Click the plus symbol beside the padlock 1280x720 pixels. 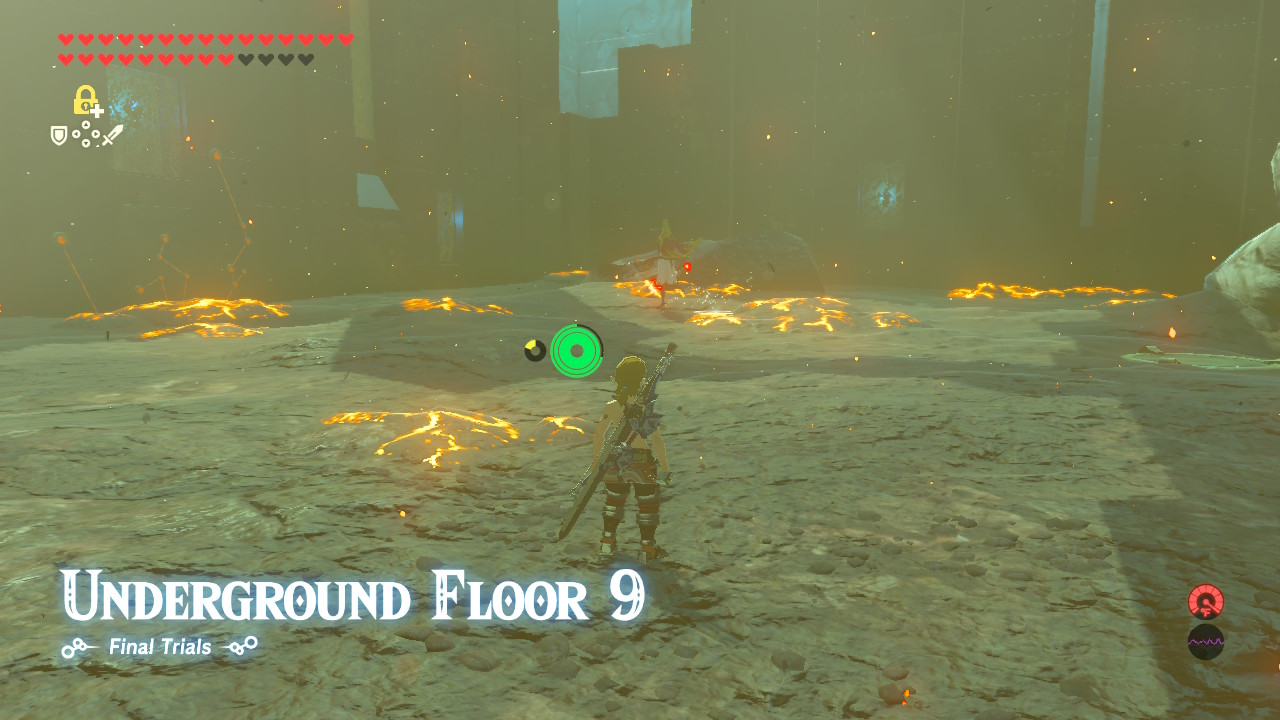pyautogui.click(x=97, y=112)
